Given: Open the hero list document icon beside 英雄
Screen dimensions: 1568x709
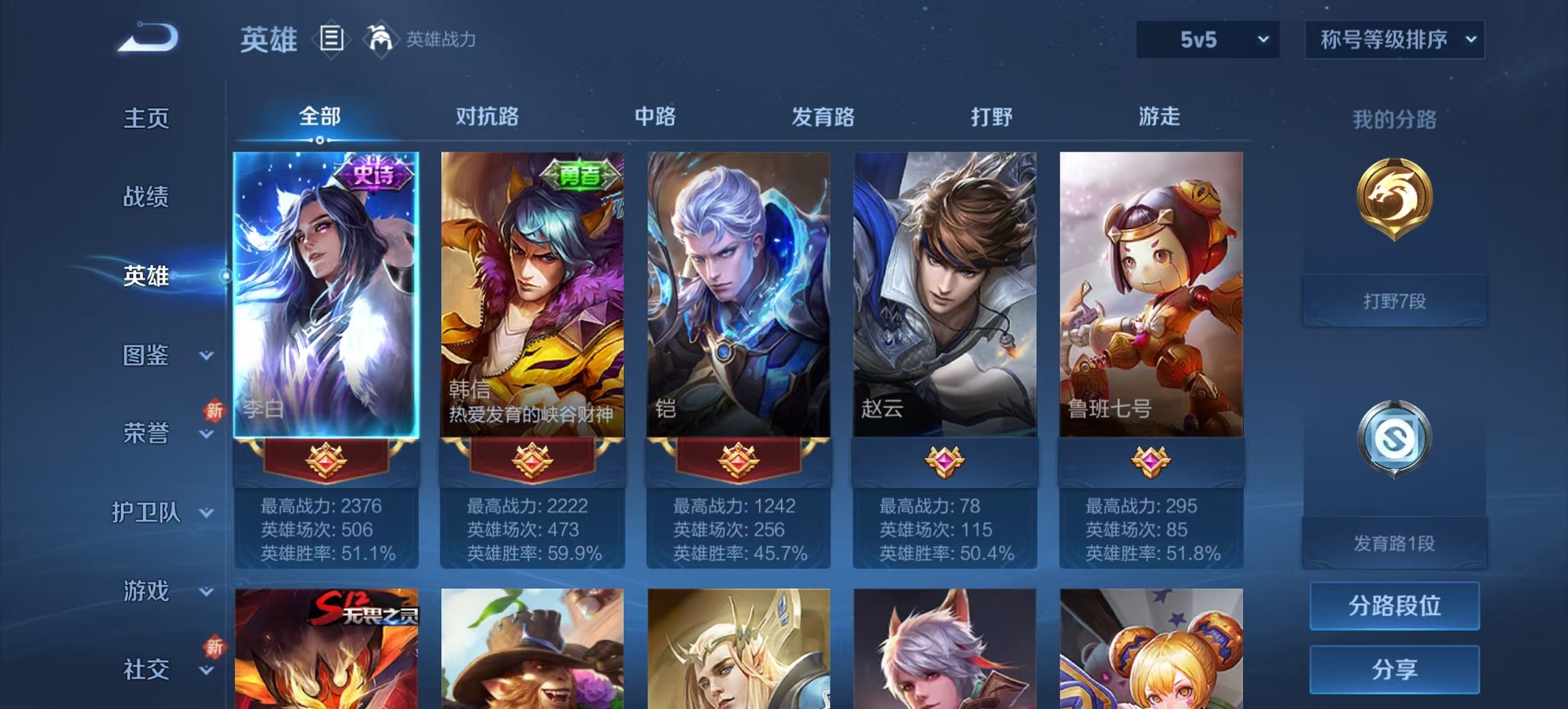Looking at the screenshot, I should tap(333, 41).
